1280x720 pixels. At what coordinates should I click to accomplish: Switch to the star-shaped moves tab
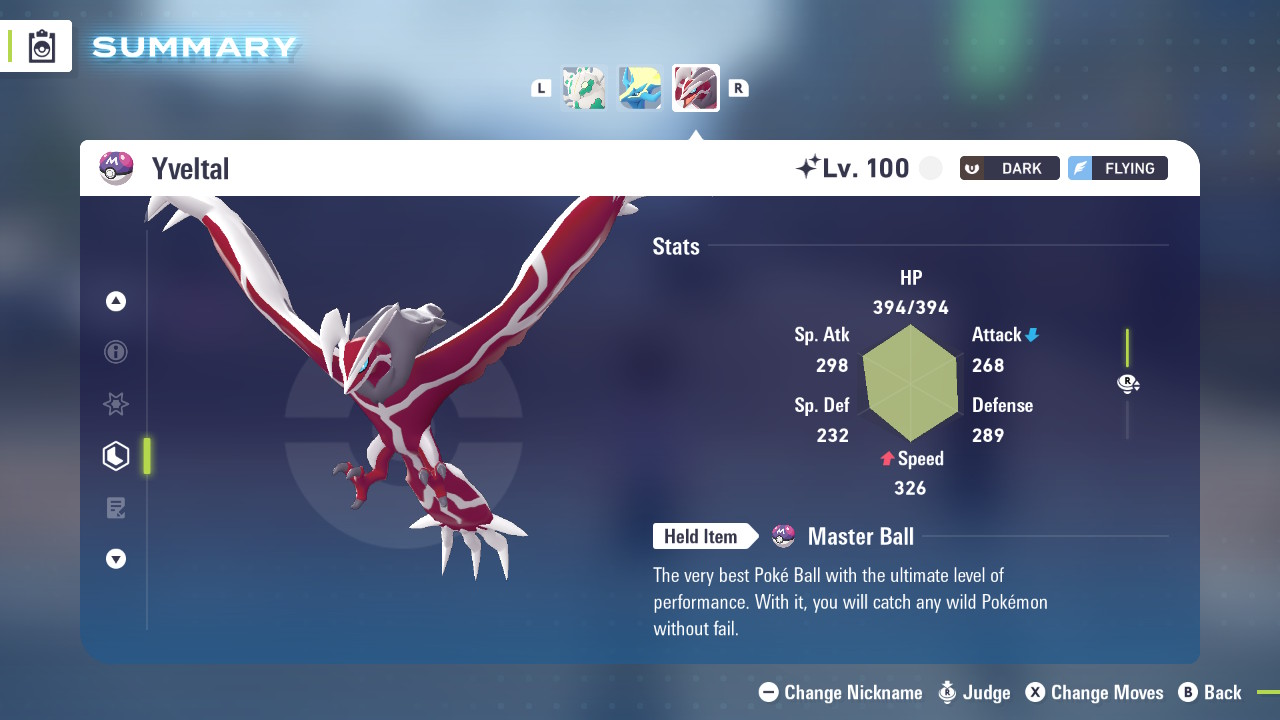click(116, 404)
